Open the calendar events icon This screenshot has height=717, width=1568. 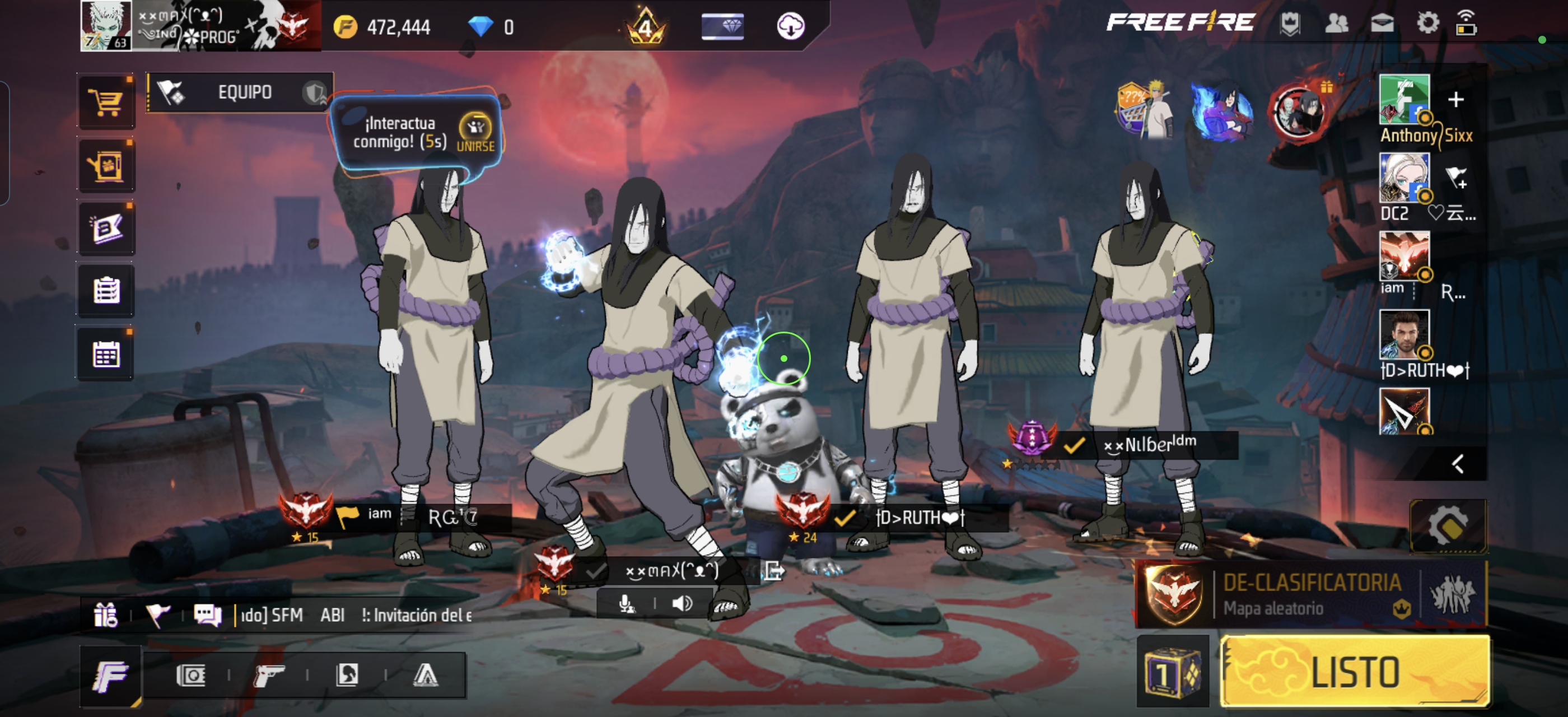[x=106, y=354]
